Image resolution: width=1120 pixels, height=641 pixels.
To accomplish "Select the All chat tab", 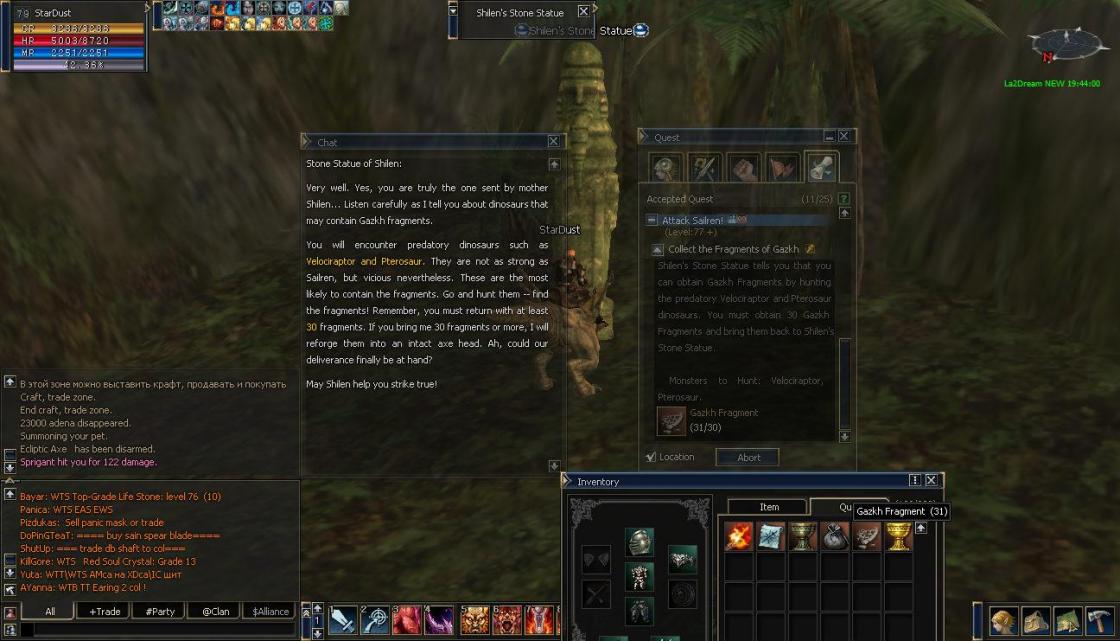I will (x=50, y=611).
